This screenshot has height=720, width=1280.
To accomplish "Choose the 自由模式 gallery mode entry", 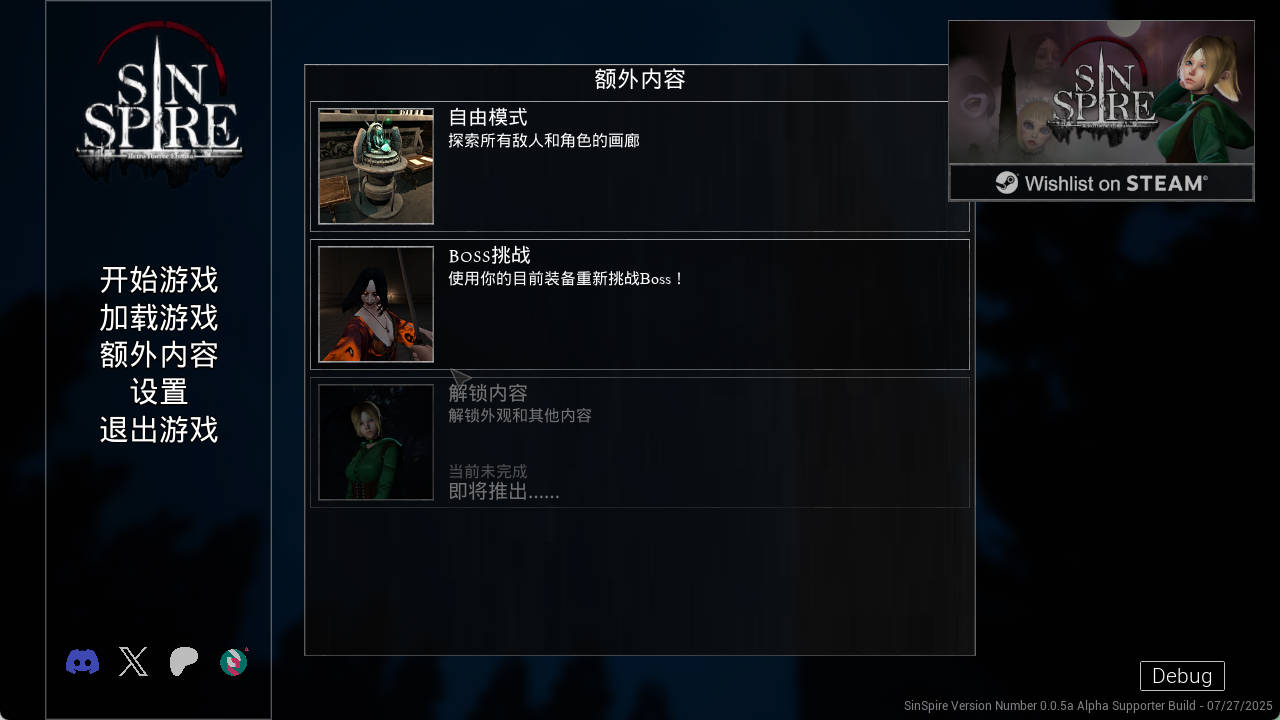I will (x=640, y=166).
